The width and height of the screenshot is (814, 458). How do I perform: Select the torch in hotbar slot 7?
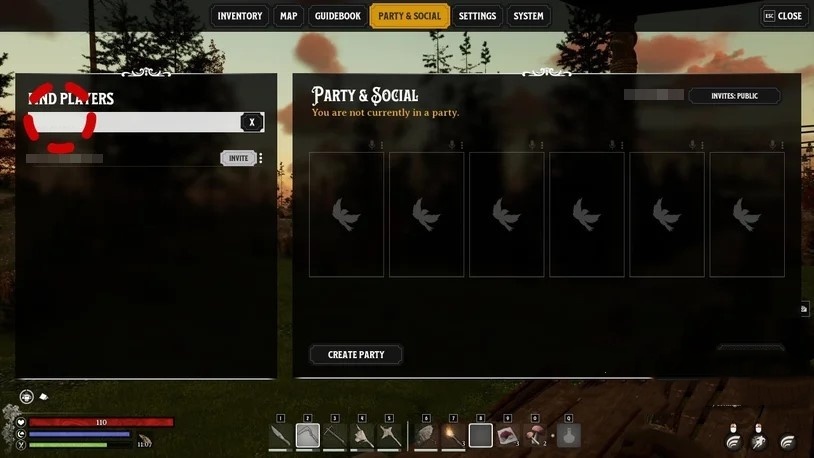[453, 435]
